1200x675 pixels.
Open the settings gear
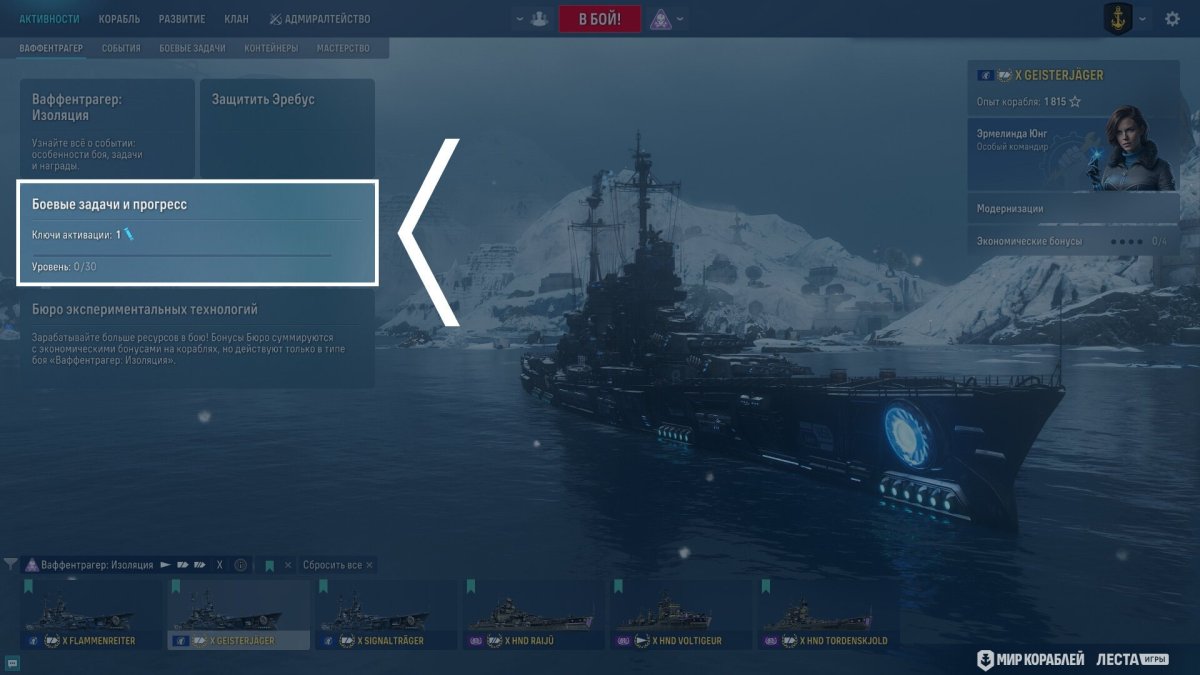point(1172,19)
